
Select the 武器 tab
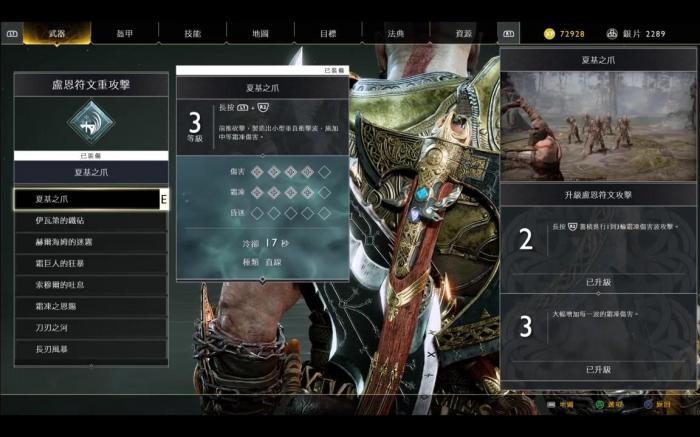pyautogui.click(x=57, y=34)
